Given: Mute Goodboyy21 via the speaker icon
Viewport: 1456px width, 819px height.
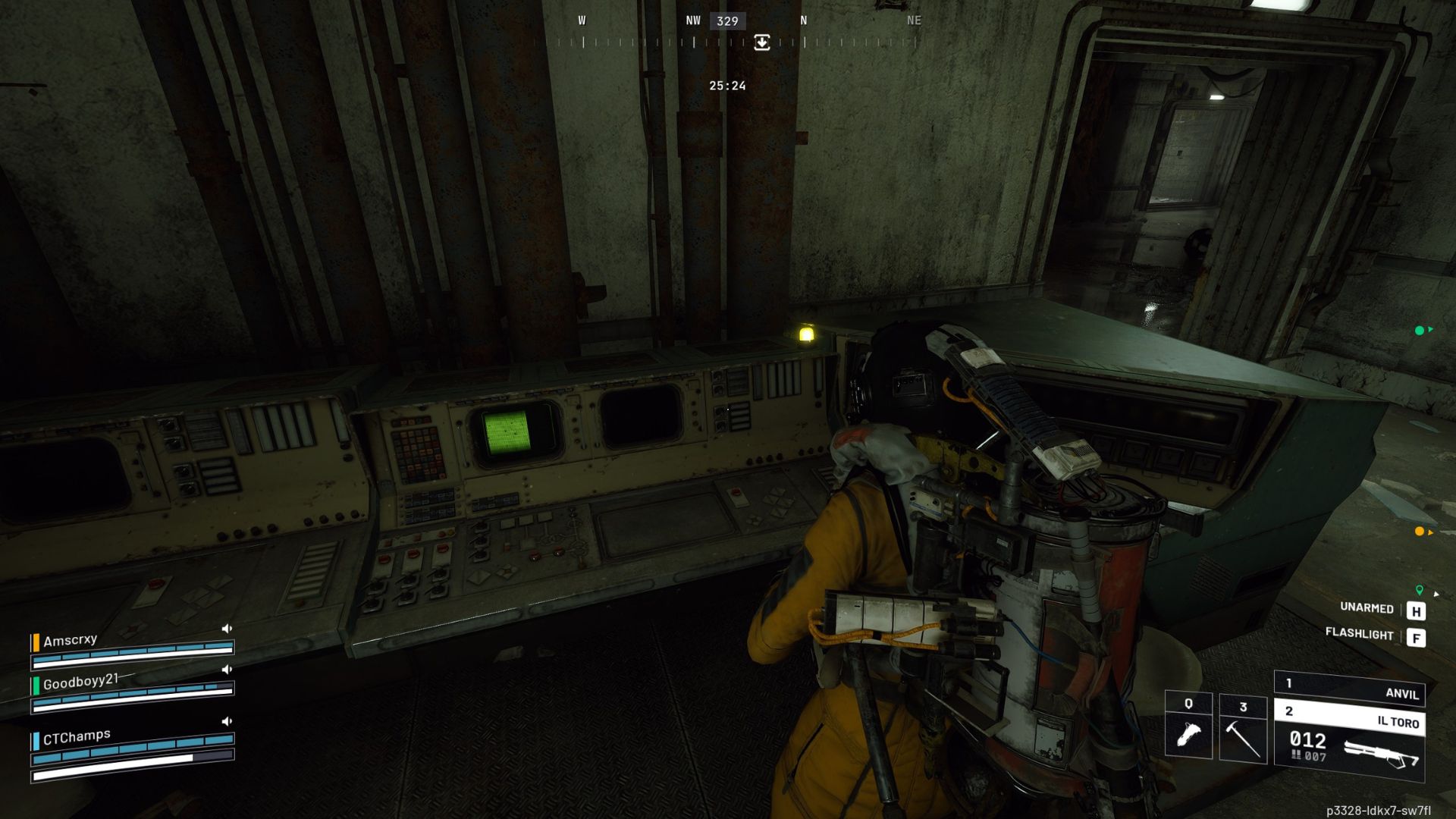Looking at the screenshot, I should tap(227, 670).
